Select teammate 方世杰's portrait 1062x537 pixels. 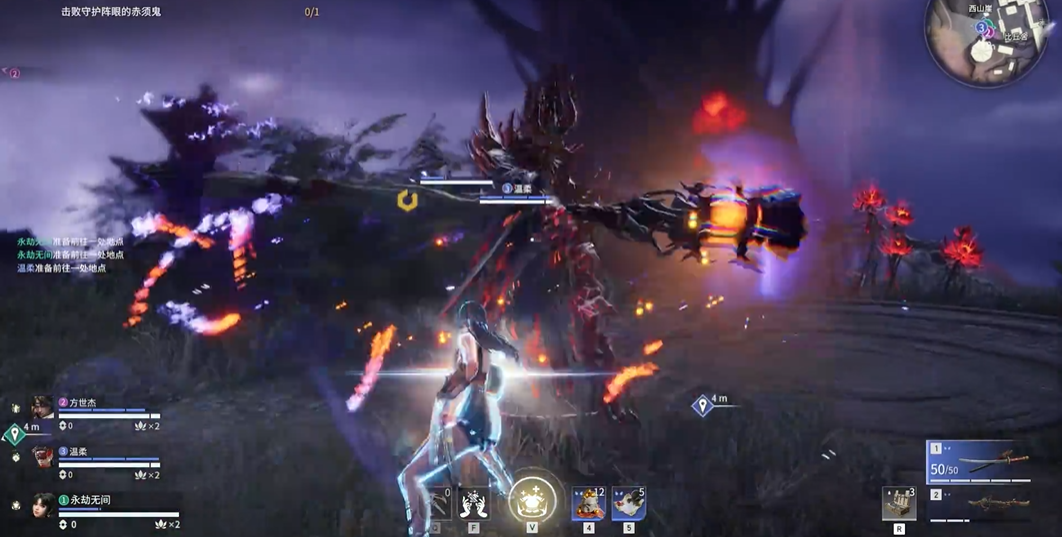point(41,407)
